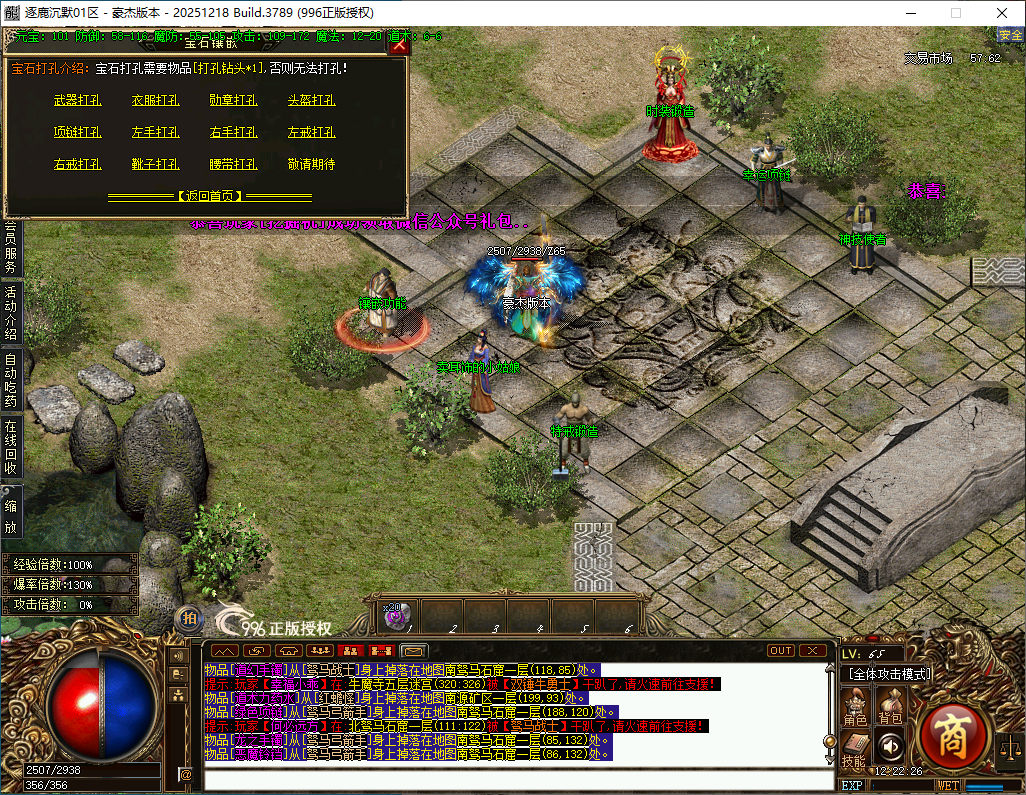Maximize the game window
Viewport: 1026px width, 795px height.
pyautogui.click(x=955, y=13)
